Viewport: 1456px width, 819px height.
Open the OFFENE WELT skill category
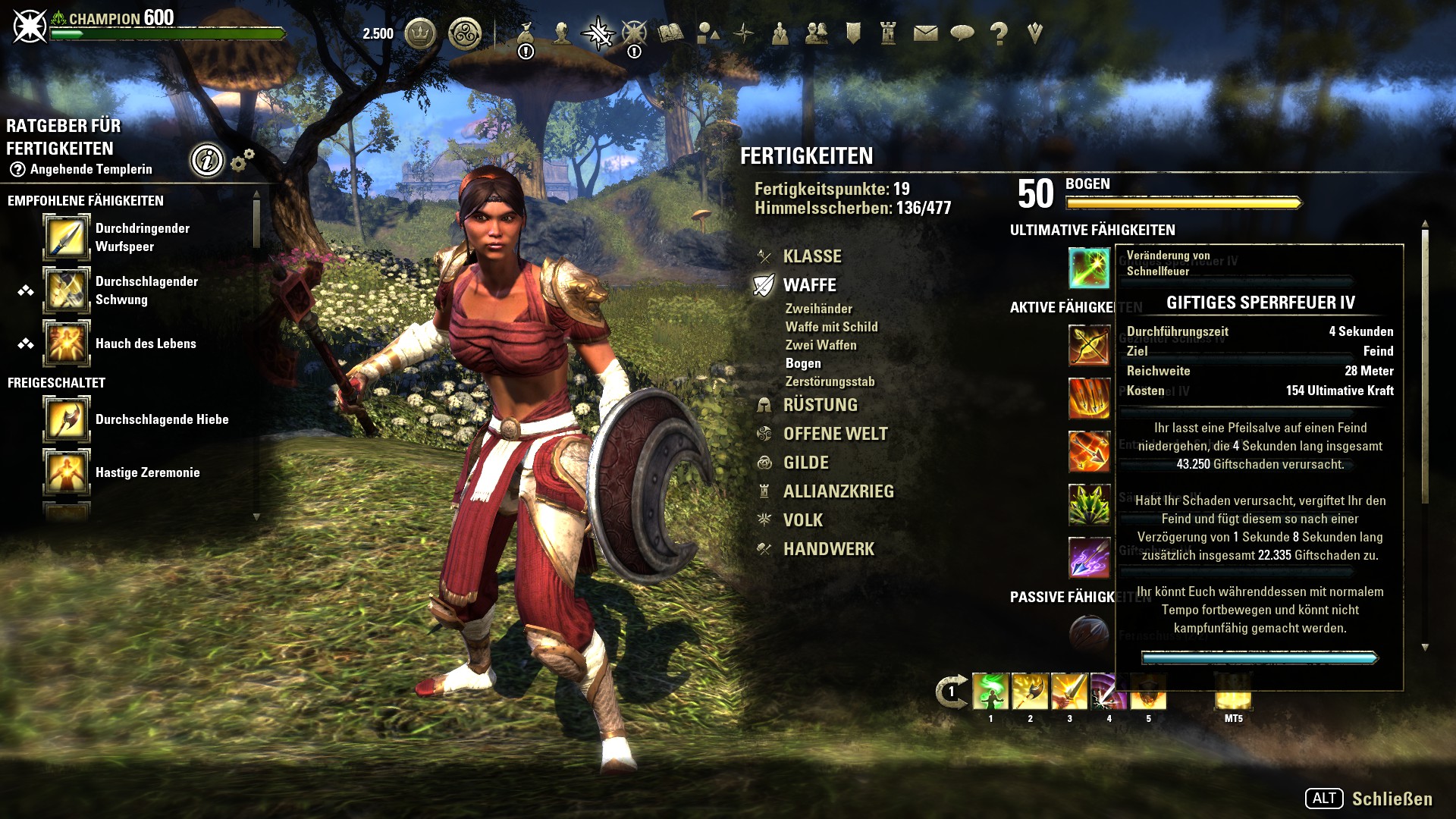(x=835, y=434)
